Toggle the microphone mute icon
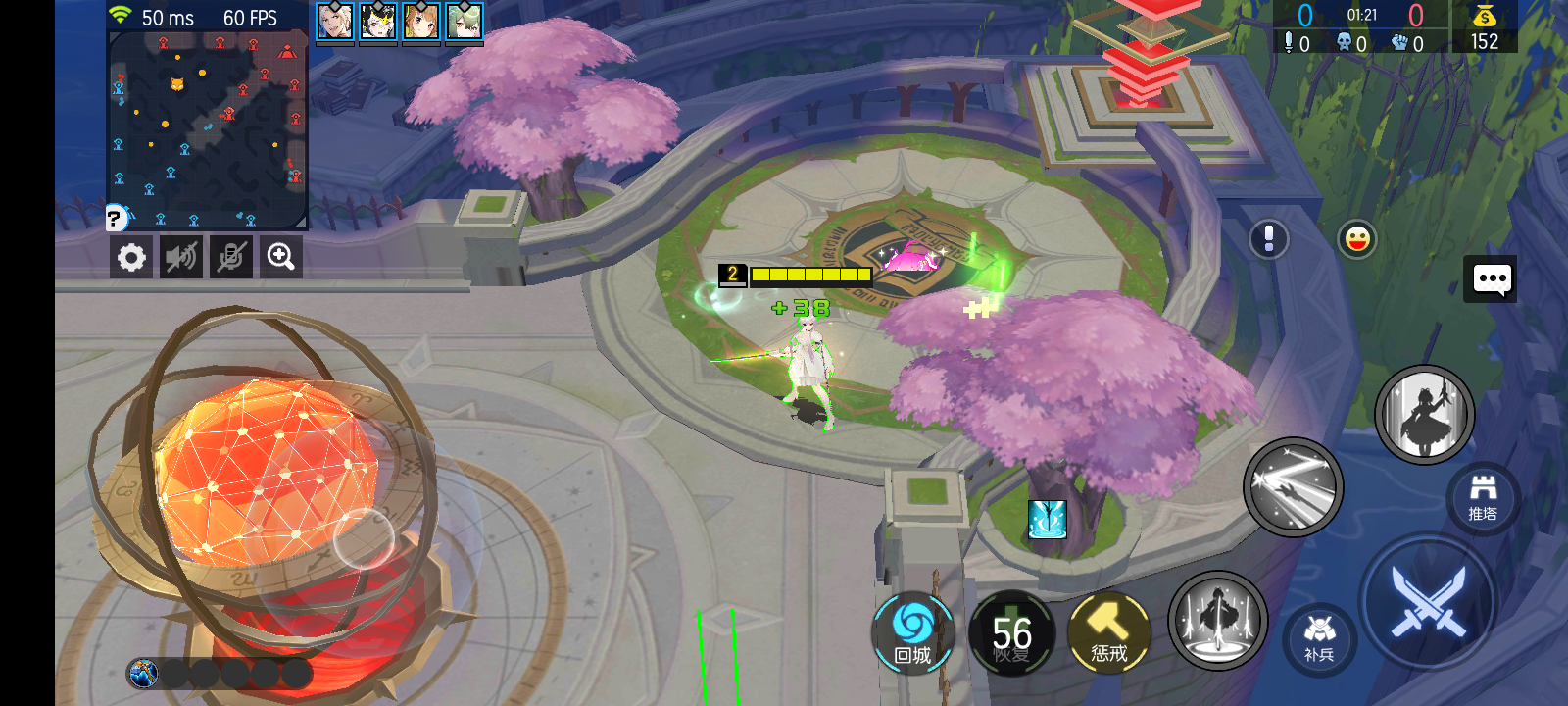This screenshot has width=1568, height=706. (x=230, y=257)
